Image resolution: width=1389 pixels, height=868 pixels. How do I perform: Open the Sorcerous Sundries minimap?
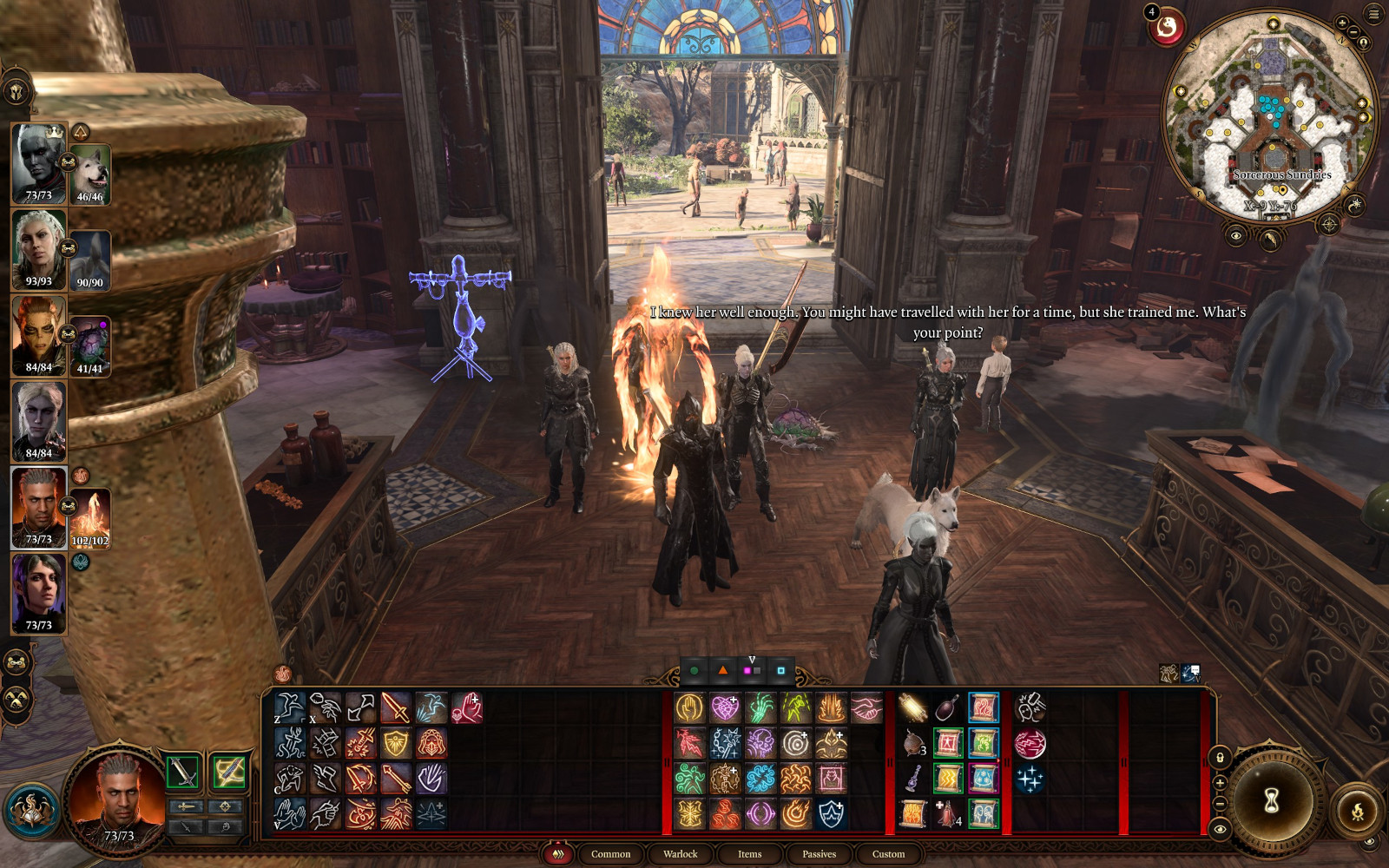click(x=1273, y=117)
